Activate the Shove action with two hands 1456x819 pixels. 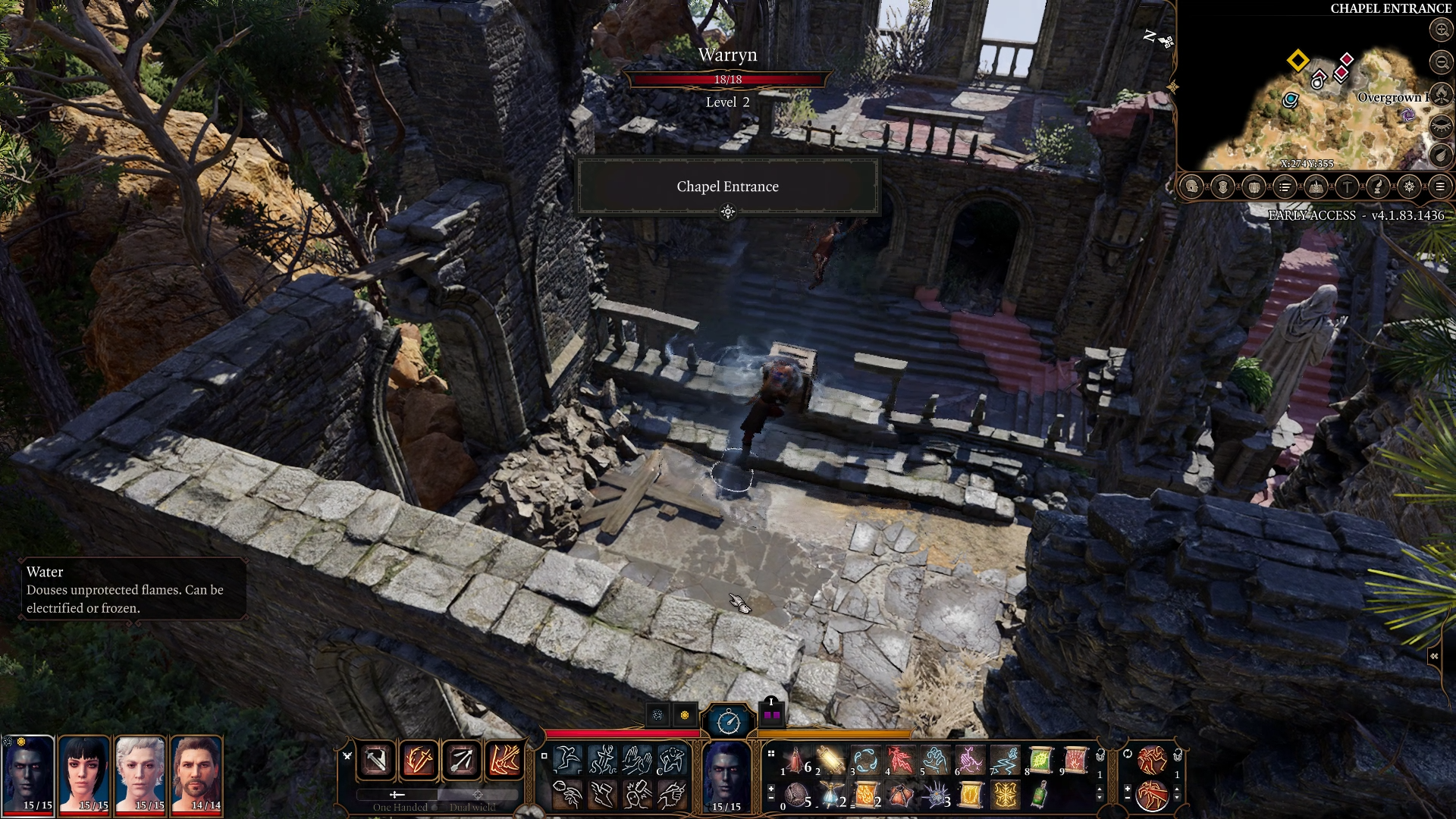tap(636, 759)
